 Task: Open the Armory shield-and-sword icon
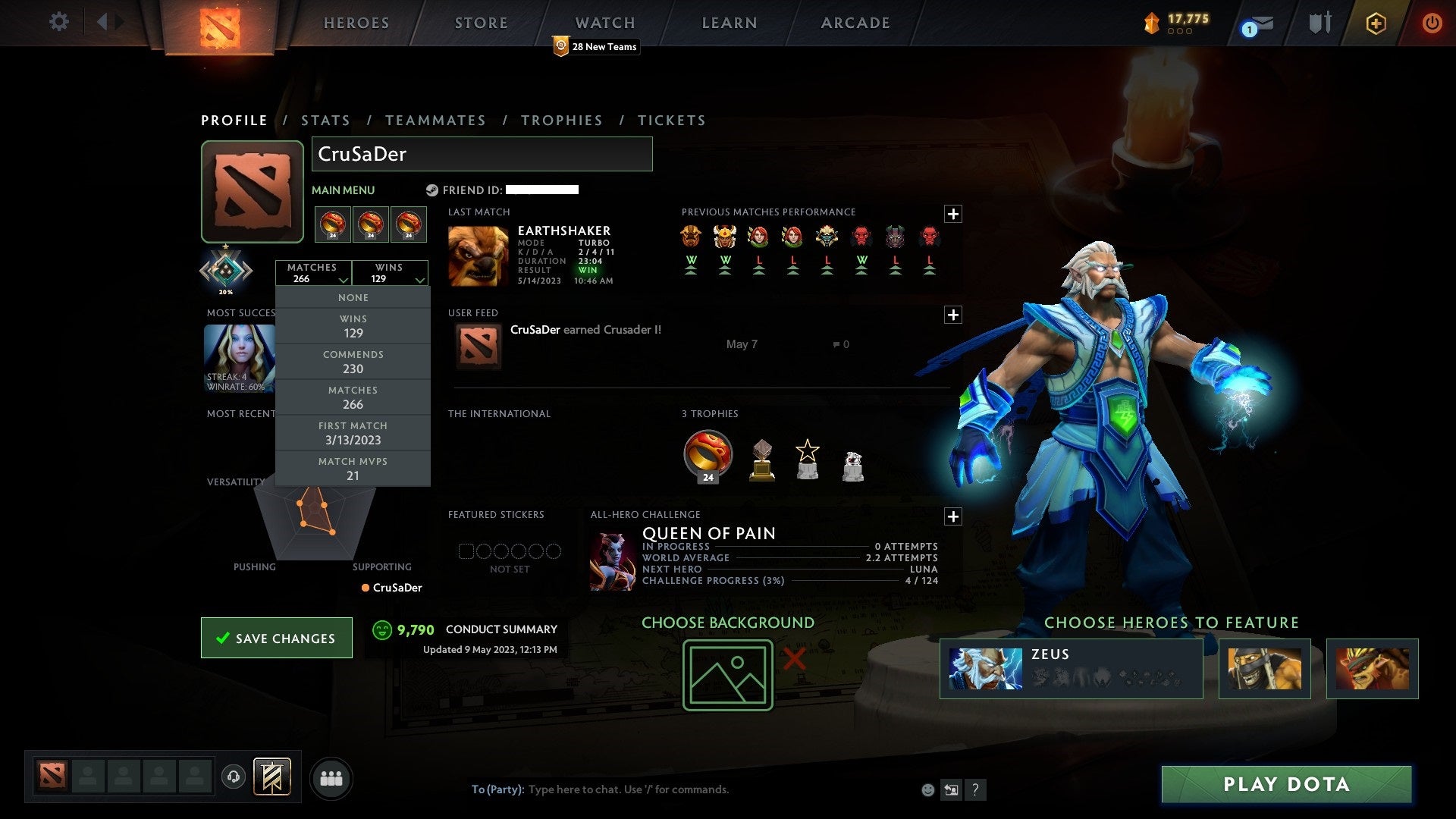click(x=1319, y=23)
